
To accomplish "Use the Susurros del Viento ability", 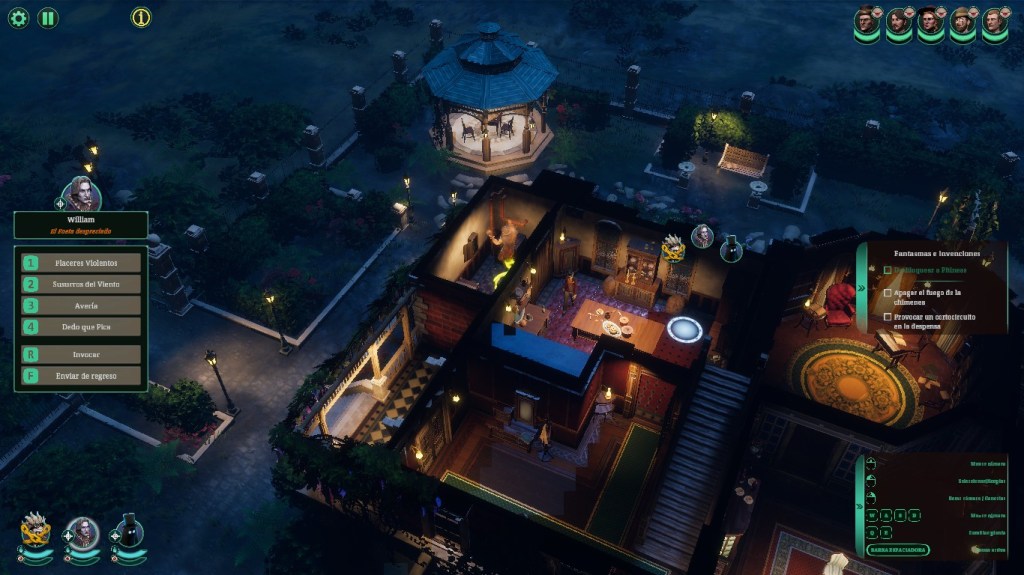I will click(x=81, y=284).
